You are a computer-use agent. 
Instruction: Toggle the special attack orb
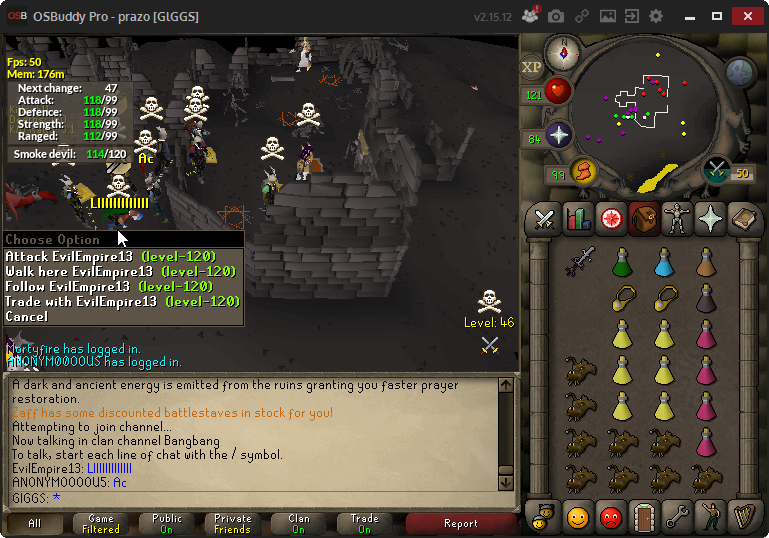click(717, 172)
